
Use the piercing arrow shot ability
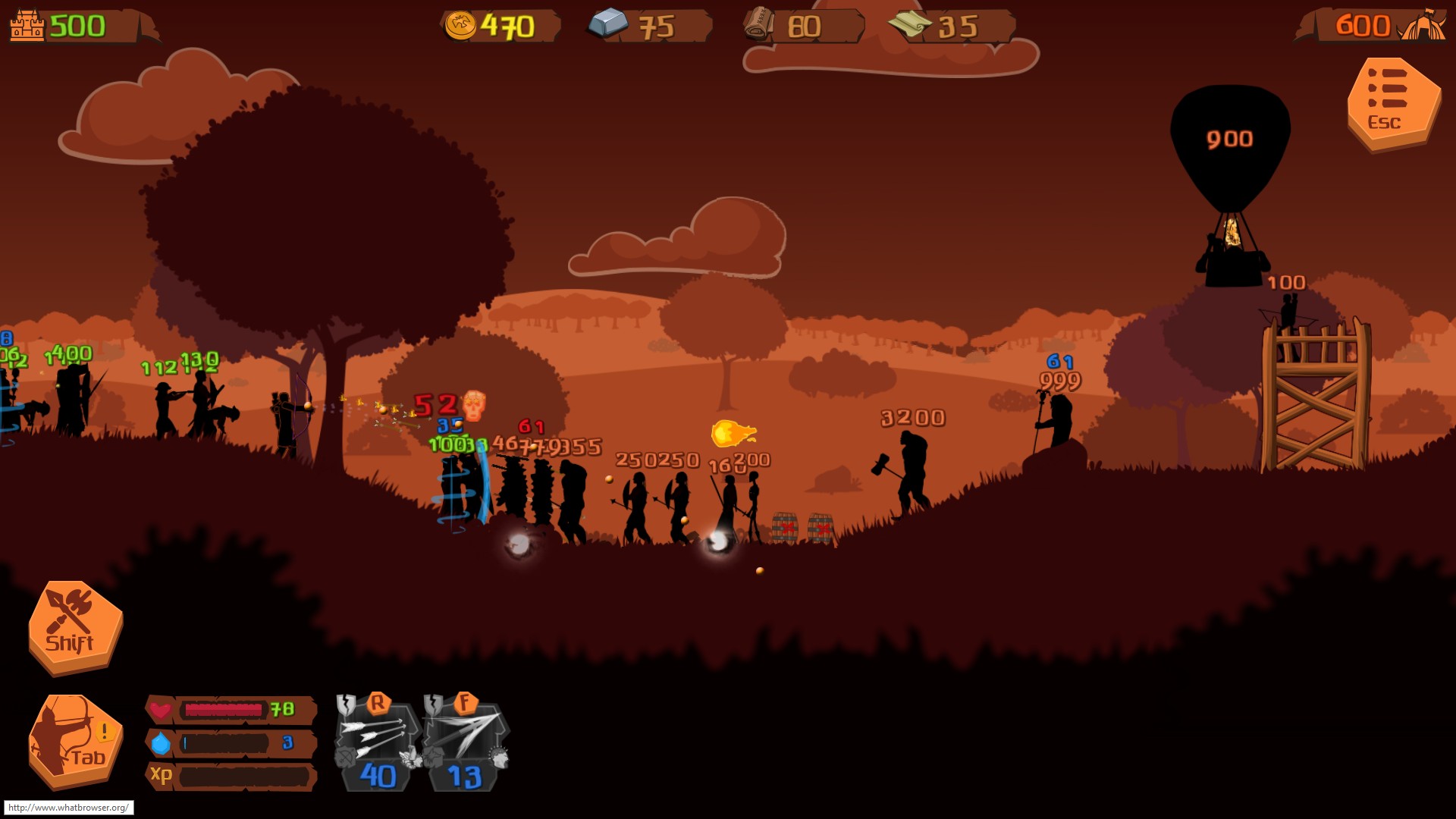click(465, 742)
